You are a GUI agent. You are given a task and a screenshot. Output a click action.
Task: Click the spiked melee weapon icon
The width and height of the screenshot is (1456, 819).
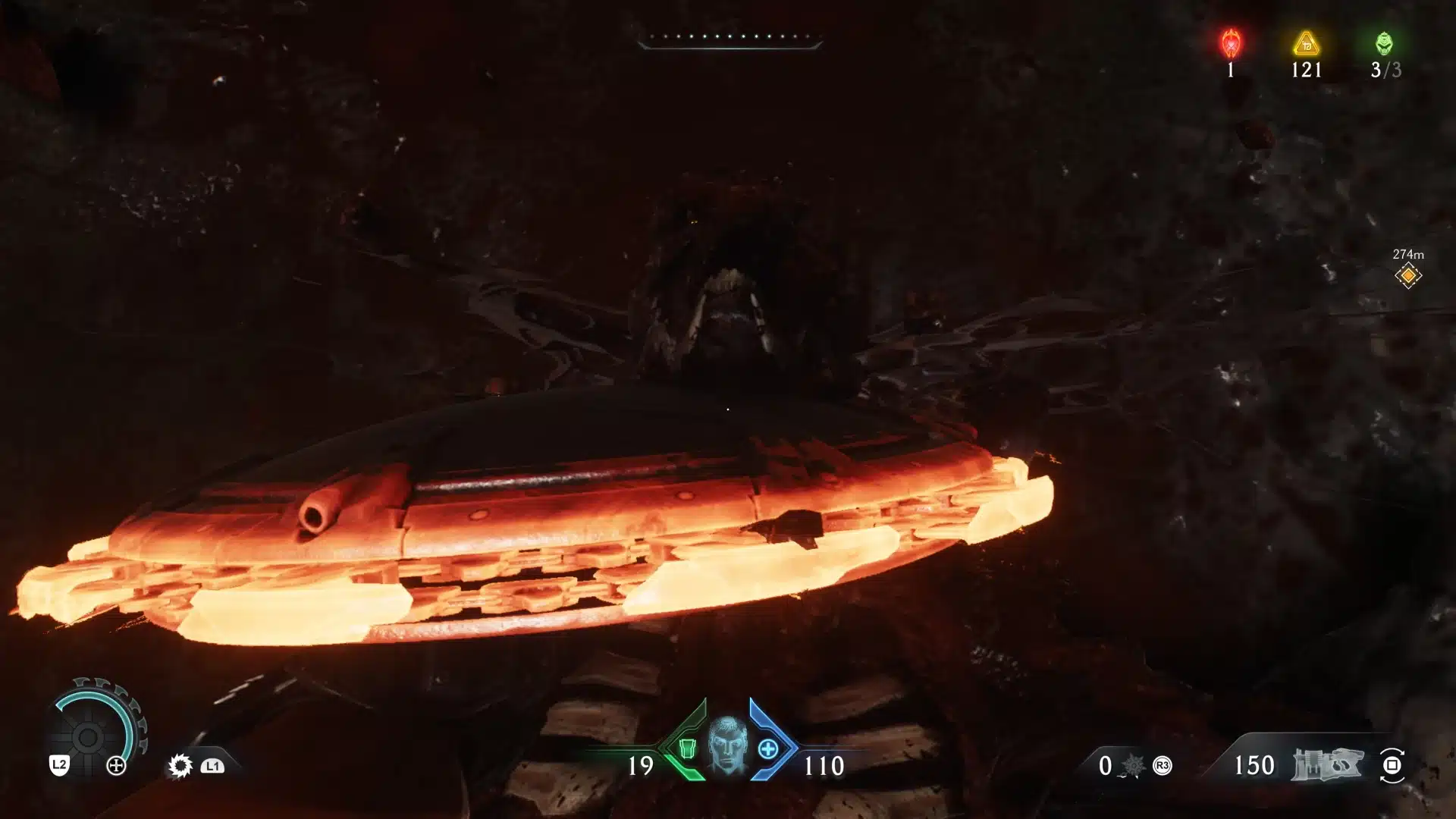click(x=1133, y=766)
